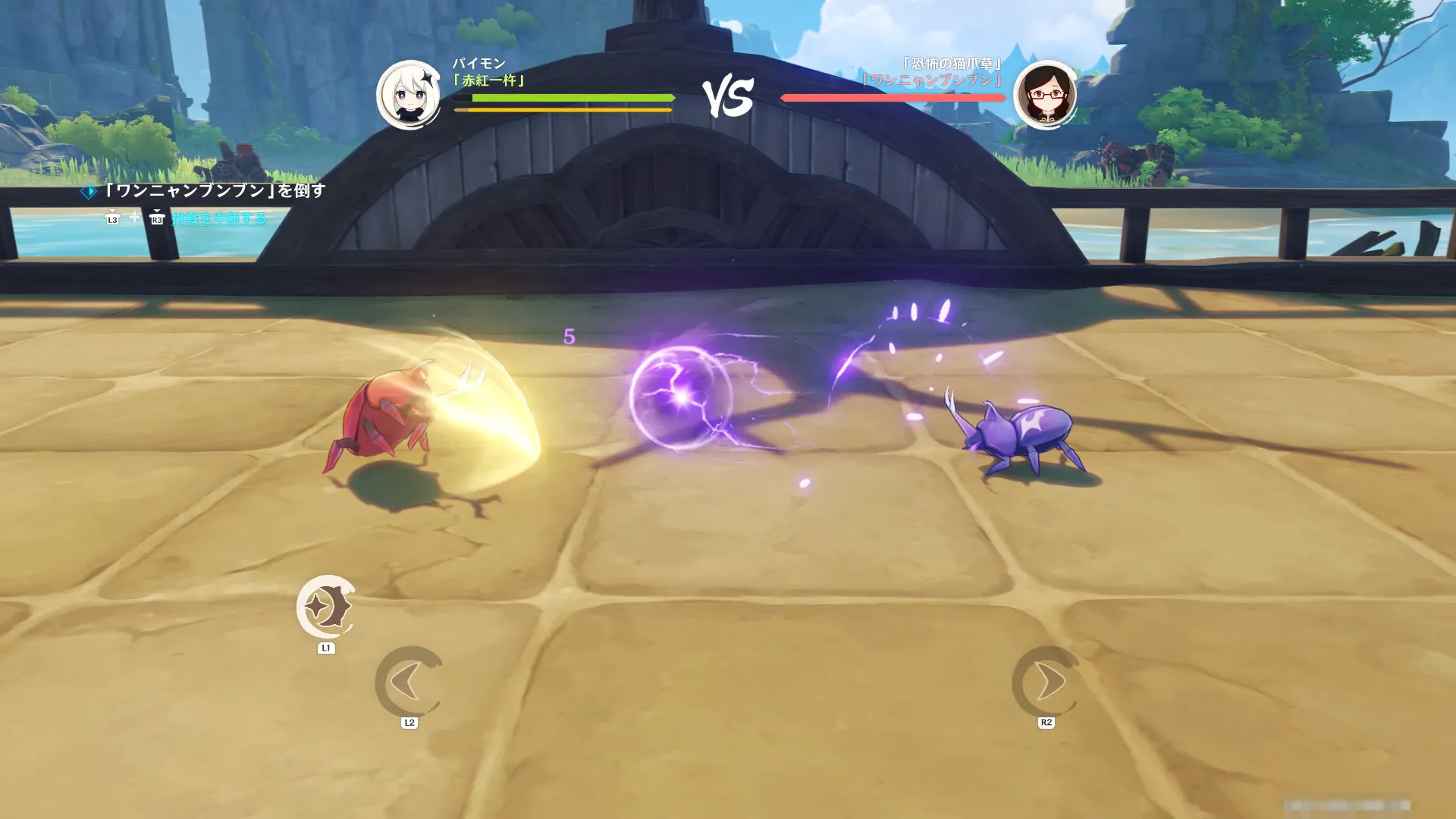This screenshot has height=819, width=1456.
Task: Select the opponent's glasses-girl portrait
Action: (x=1046, y=96)
